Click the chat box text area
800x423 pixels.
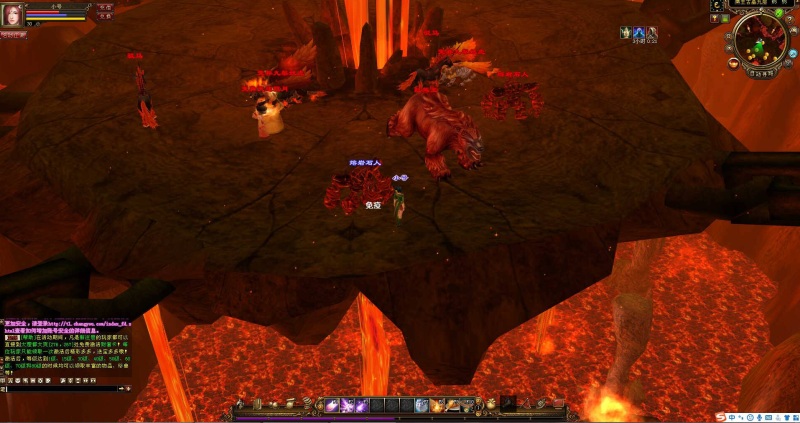pos(65,350)
